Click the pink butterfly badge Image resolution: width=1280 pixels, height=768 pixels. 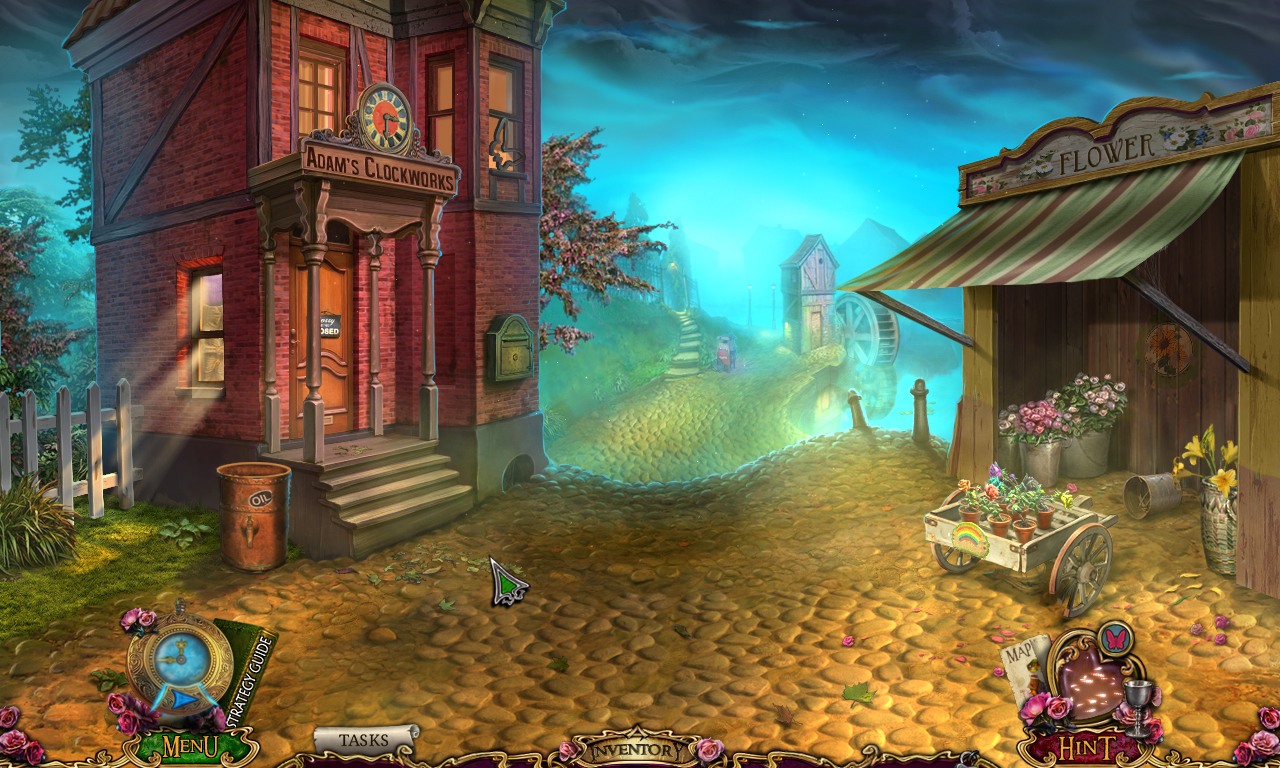(1114, 638)
